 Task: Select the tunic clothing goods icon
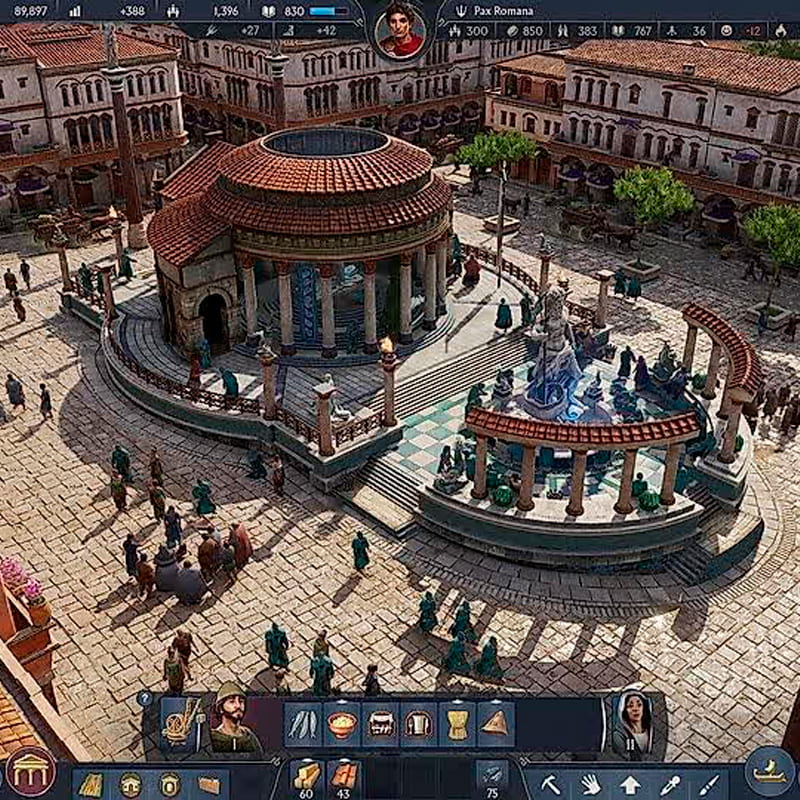point(418,724)
